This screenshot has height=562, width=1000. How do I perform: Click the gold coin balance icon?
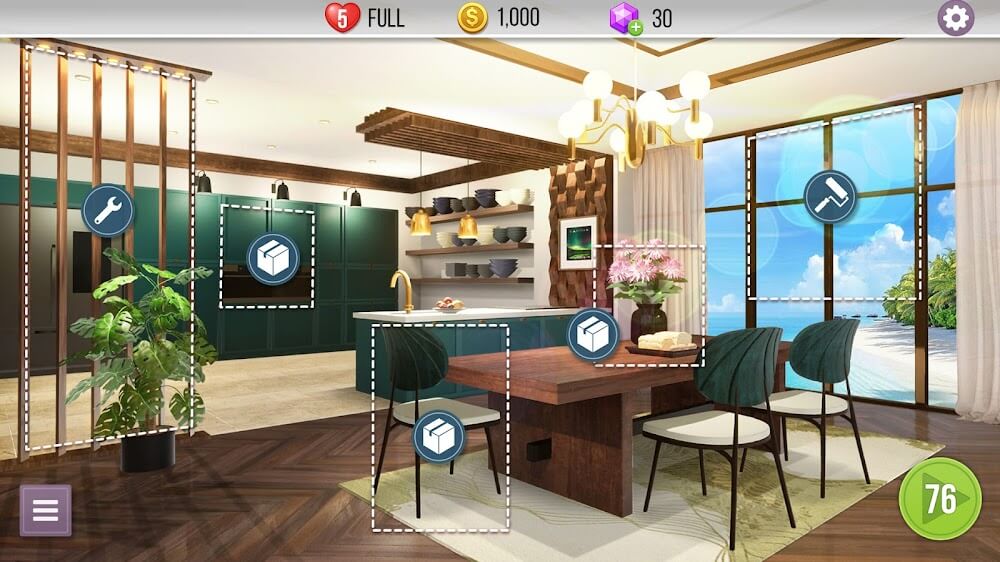472,17
